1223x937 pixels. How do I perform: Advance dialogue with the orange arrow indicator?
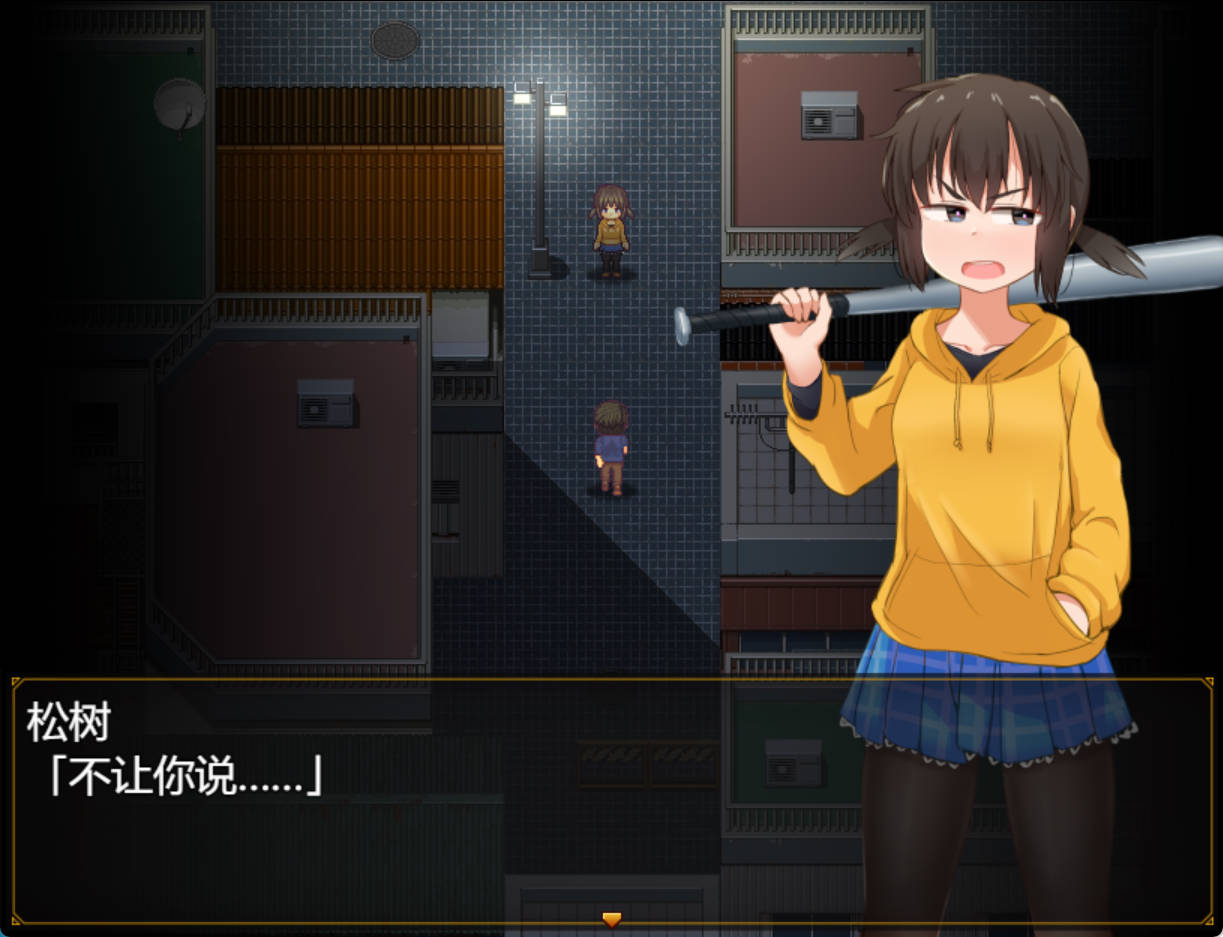point(611,918)
